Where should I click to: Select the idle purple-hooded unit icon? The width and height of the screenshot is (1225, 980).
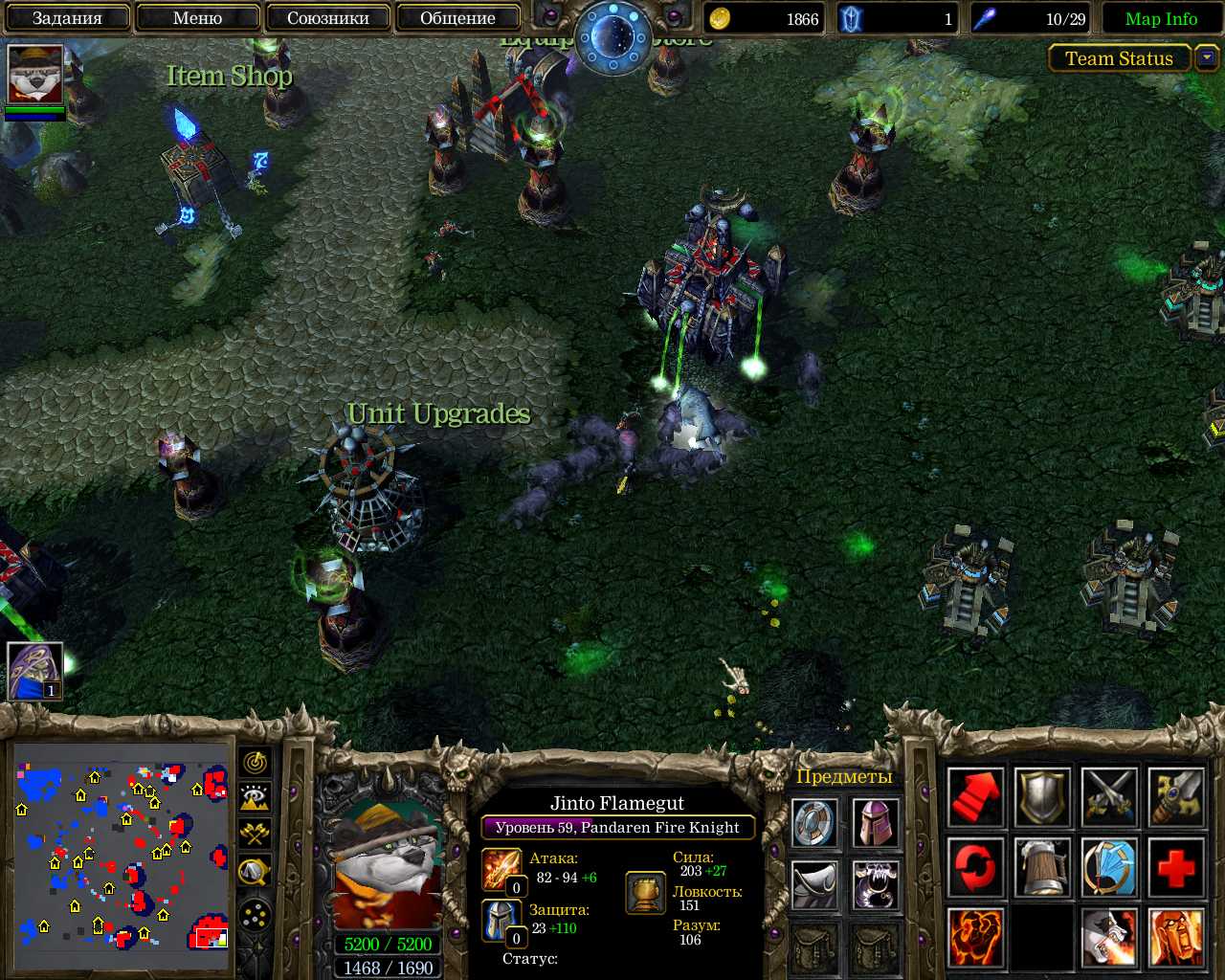(x=35, y=671)
